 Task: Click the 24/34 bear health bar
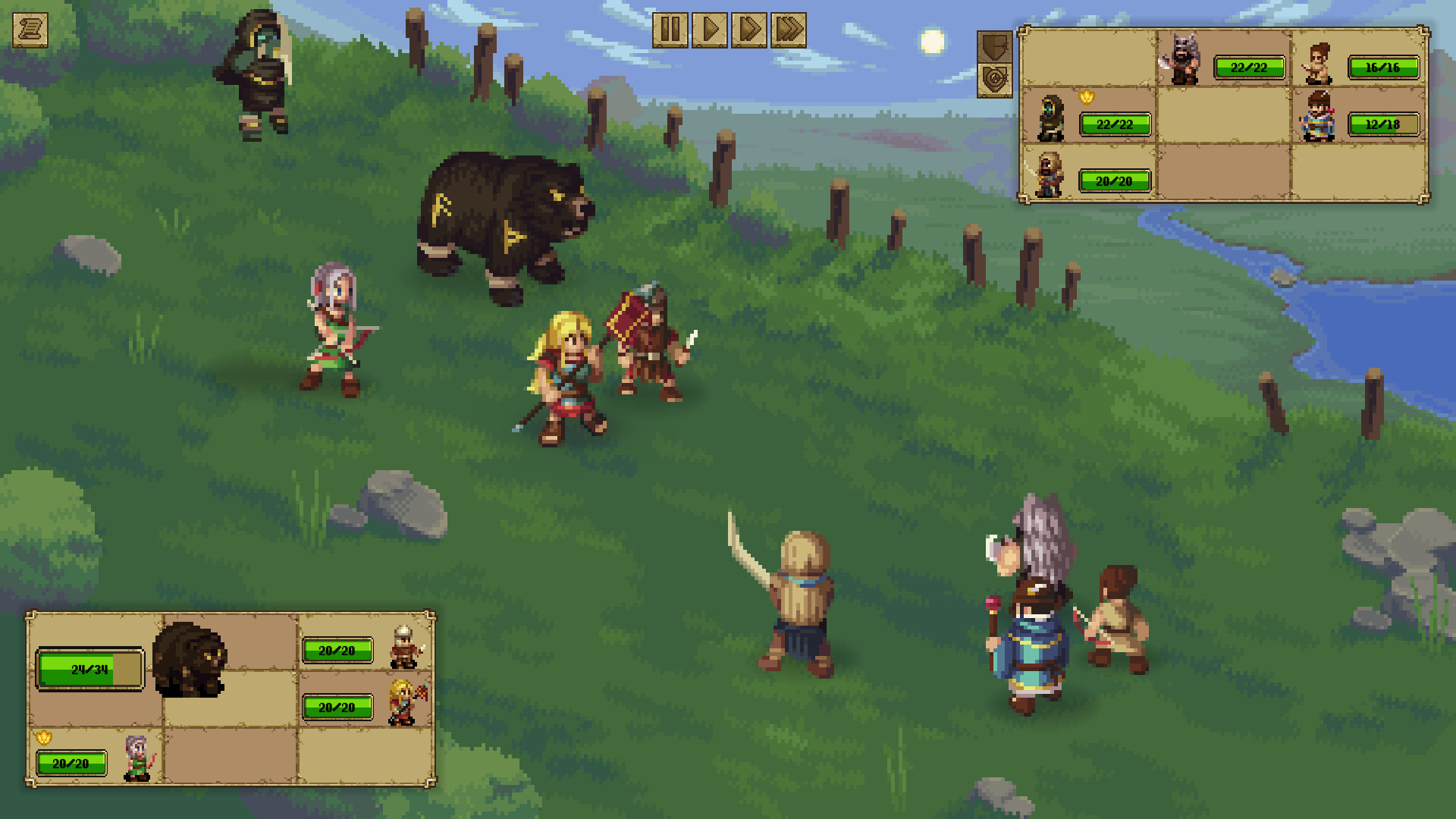[89, 670]
